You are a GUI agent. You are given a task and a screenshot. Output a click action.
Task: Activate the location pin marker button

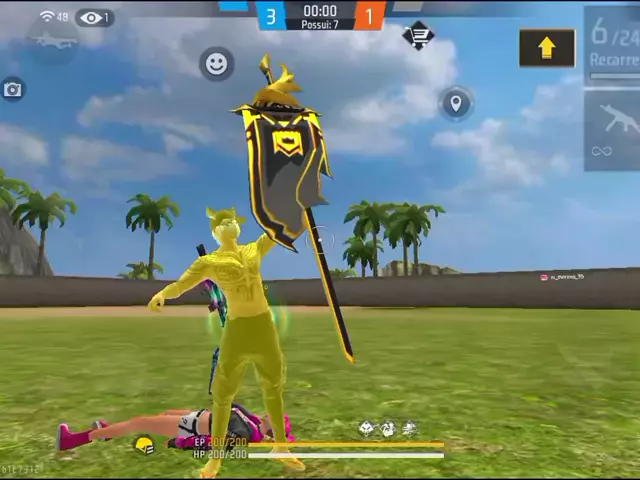(456, 103)
